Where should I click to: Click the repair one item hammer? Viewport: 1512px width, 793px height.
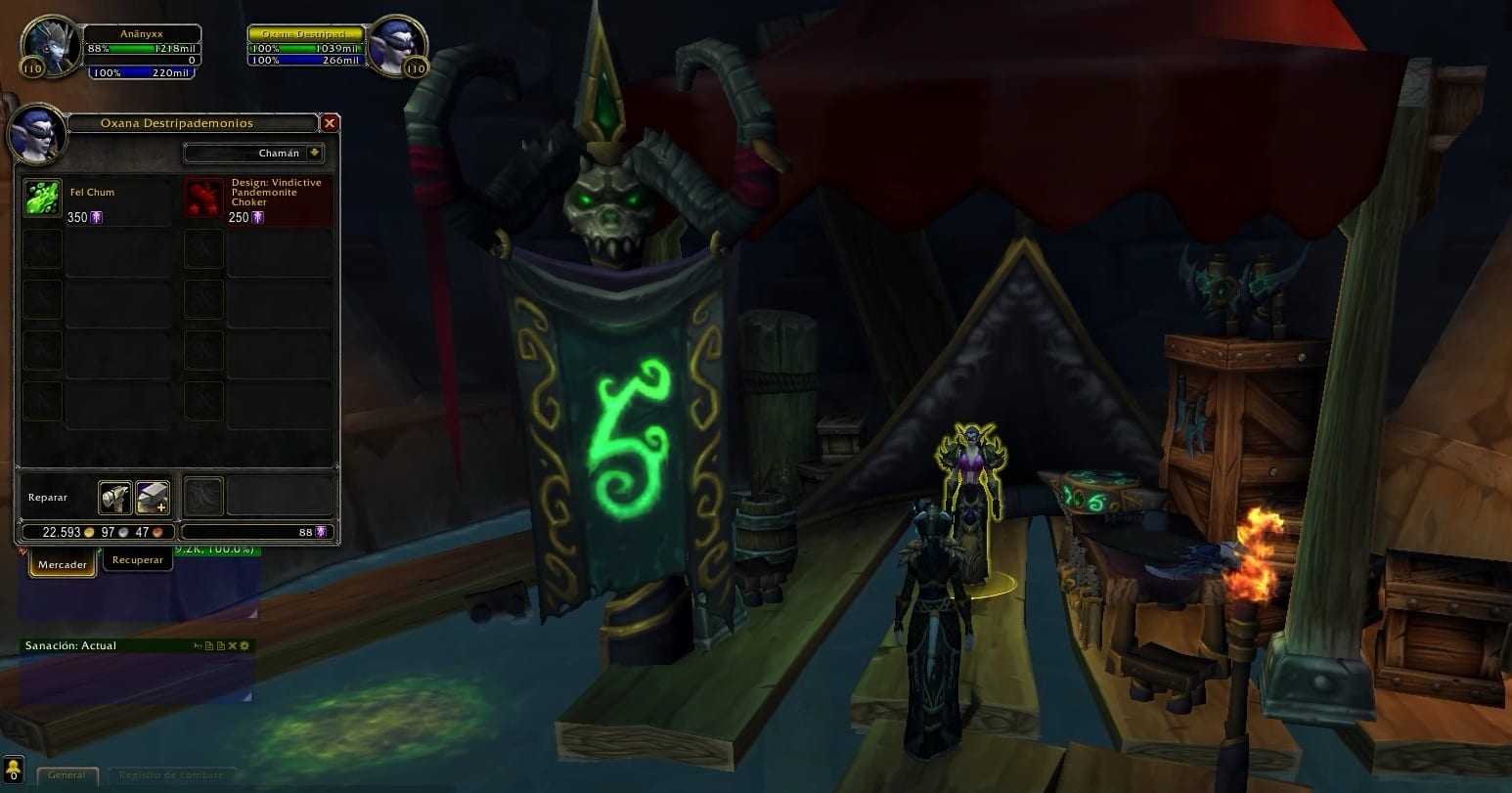coord(114,498)
